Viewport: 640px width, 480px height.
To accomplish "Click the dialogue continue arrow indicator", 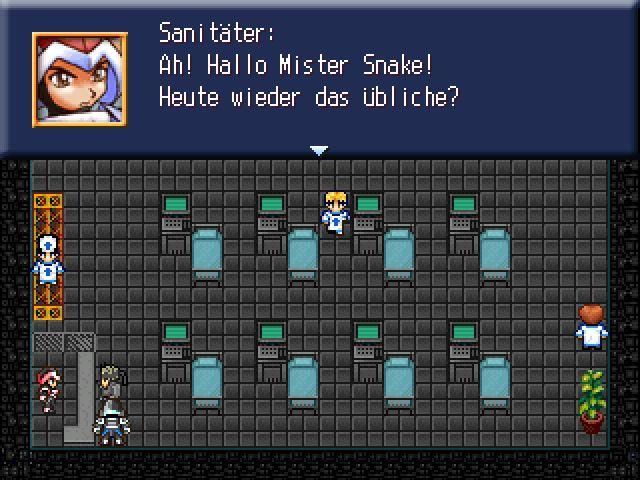I will (x=319, y=150).
